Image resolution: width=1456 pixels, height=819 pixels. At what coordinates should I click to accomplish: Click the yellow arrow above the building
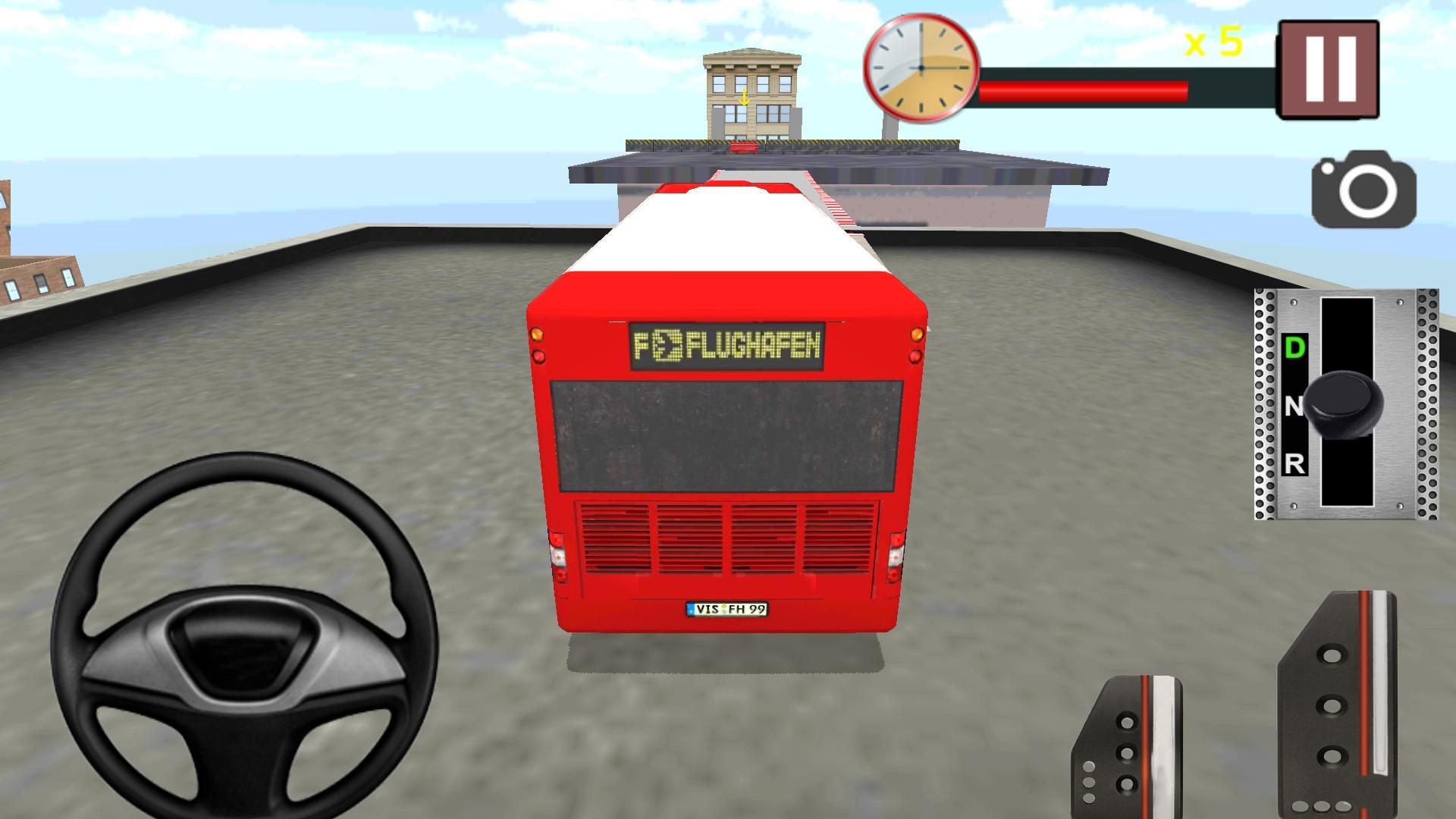(x=745, y=98)
